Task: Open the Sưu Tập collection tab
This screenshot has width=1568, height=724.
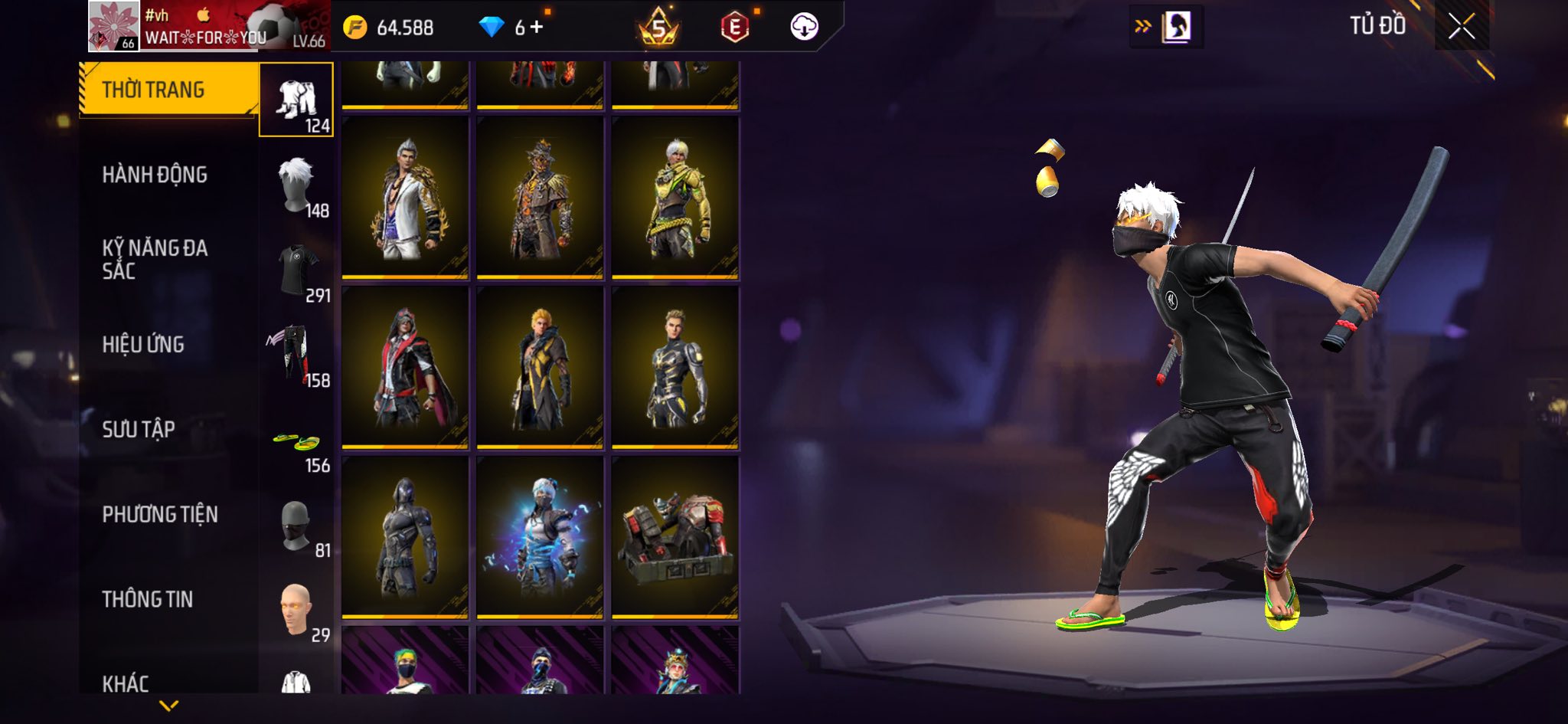Action: pyautogui.click(x=139, y=429)
